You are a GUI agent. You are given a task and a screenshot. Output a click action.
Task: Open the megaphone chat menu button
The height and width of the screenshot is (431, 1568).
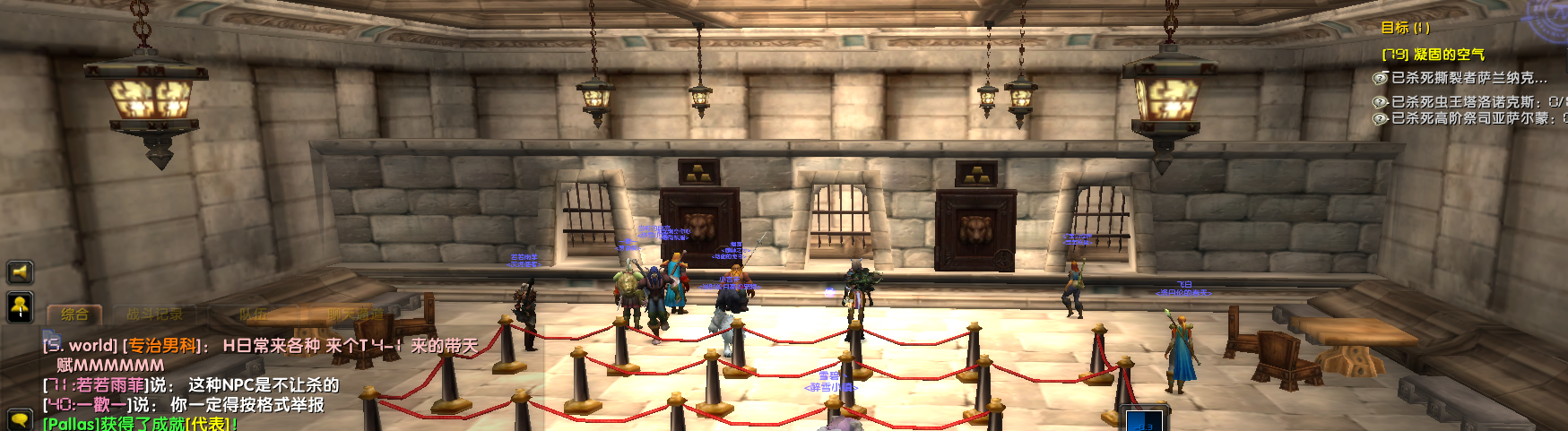pos(21,272)
